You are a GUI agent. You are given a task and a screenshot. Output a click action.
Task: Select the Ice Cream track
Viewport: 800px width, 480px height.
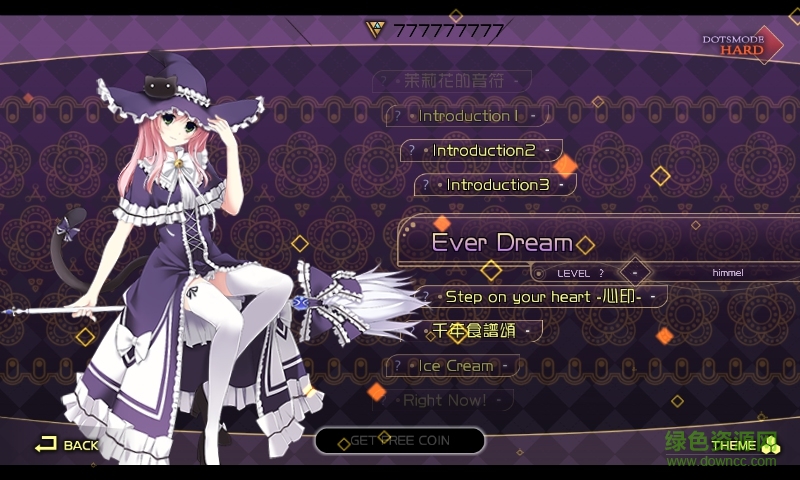[x=455, y=366]
